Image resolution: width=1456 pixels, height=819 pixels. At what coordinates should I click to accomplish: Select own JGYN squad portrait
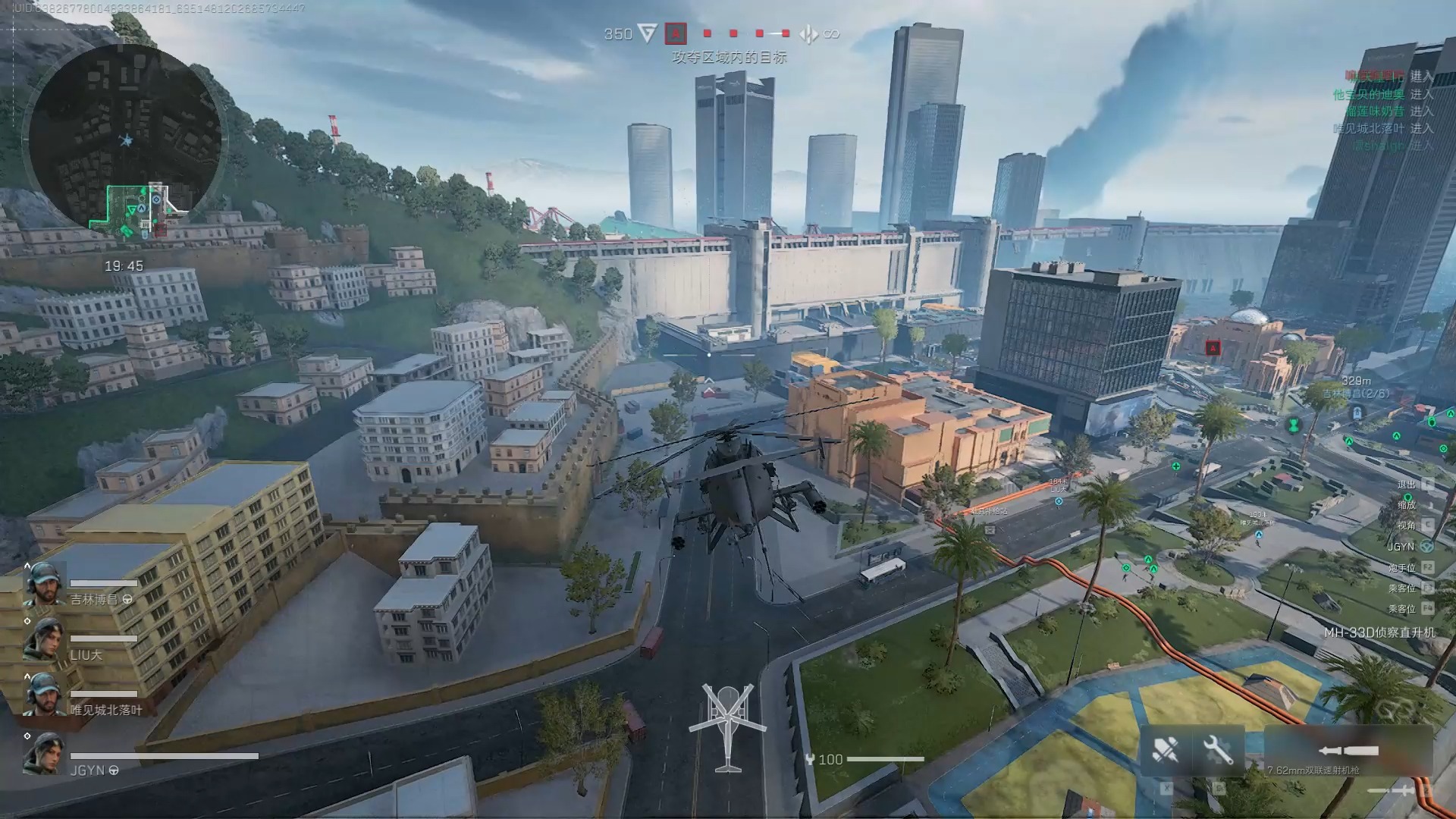pyautogui.click(x=43, y=753)
